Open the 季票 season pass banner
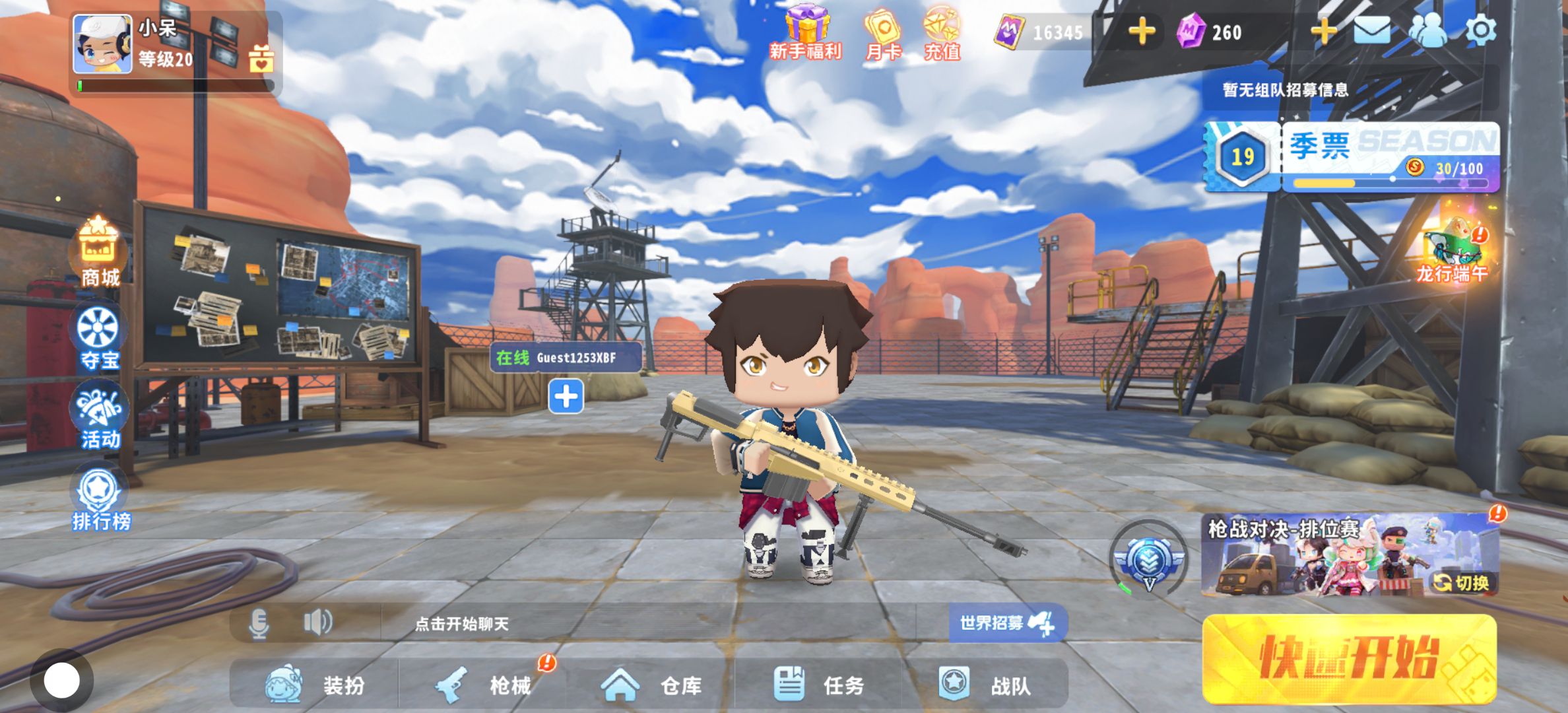 point(1352,157)
